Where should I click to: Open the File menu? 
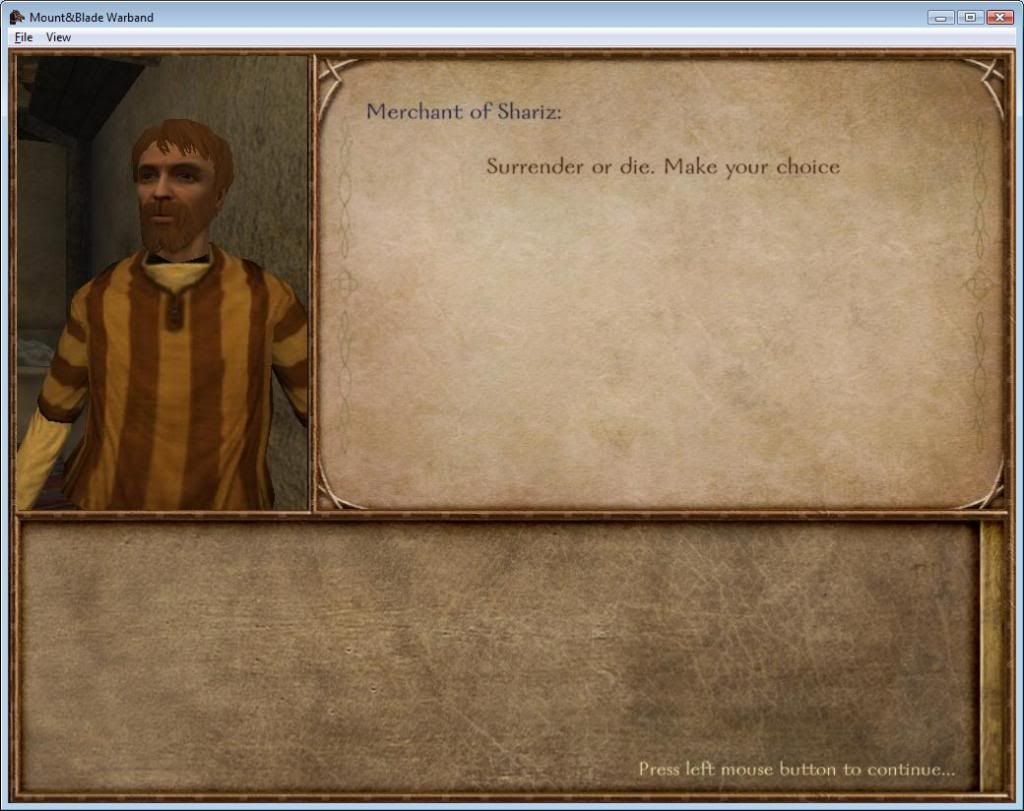click(23, 37)
